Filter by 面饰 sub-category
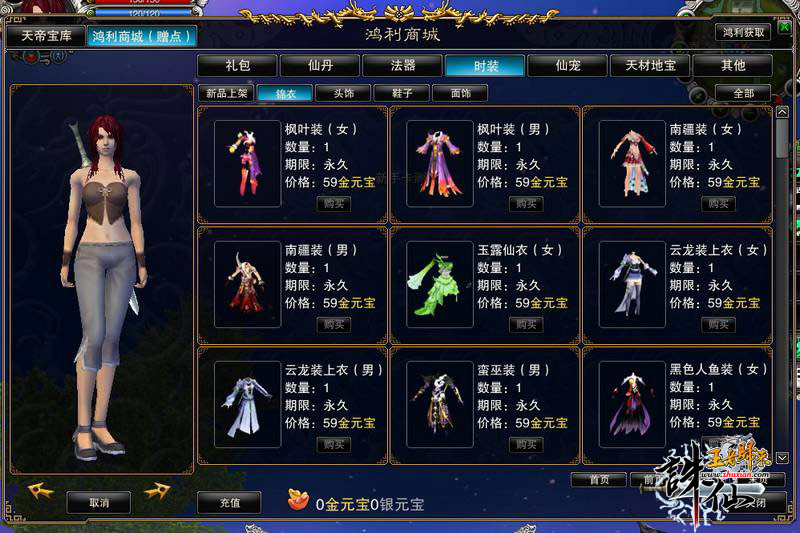The width and height of the screenshot is (800, 533). click(460, 93)
